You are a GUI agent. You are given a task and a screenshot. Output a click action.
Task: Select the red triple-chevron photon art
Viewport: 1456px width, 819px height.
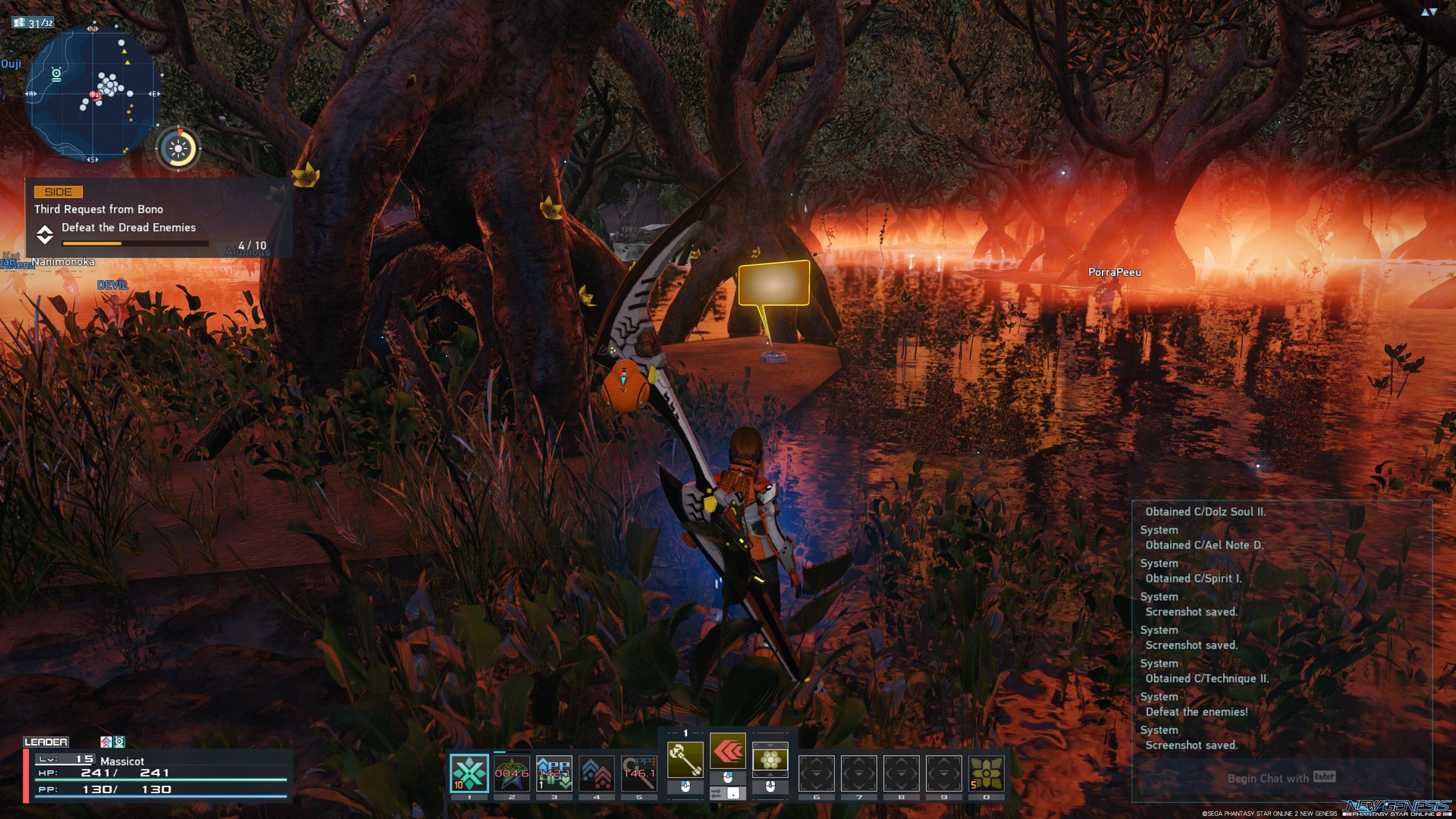click(x=727, y=752)
